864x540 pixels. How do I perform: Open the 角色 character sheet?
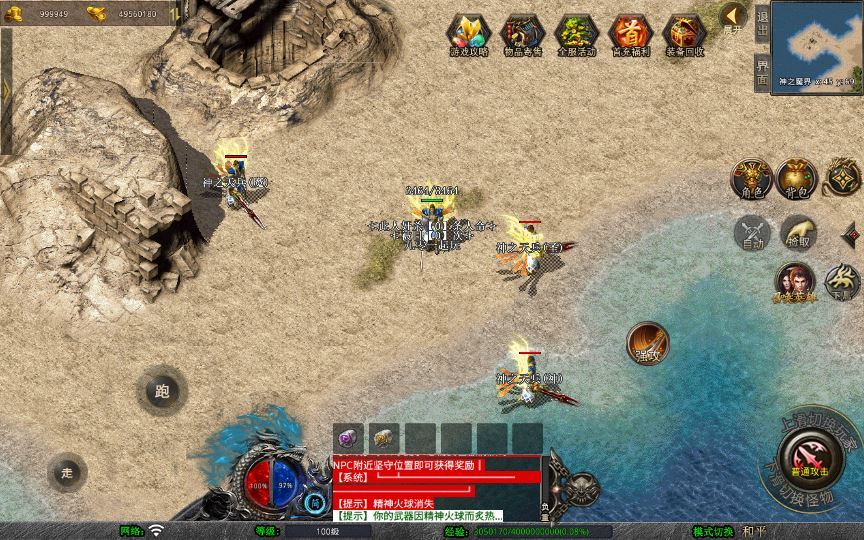pos(750,178)
